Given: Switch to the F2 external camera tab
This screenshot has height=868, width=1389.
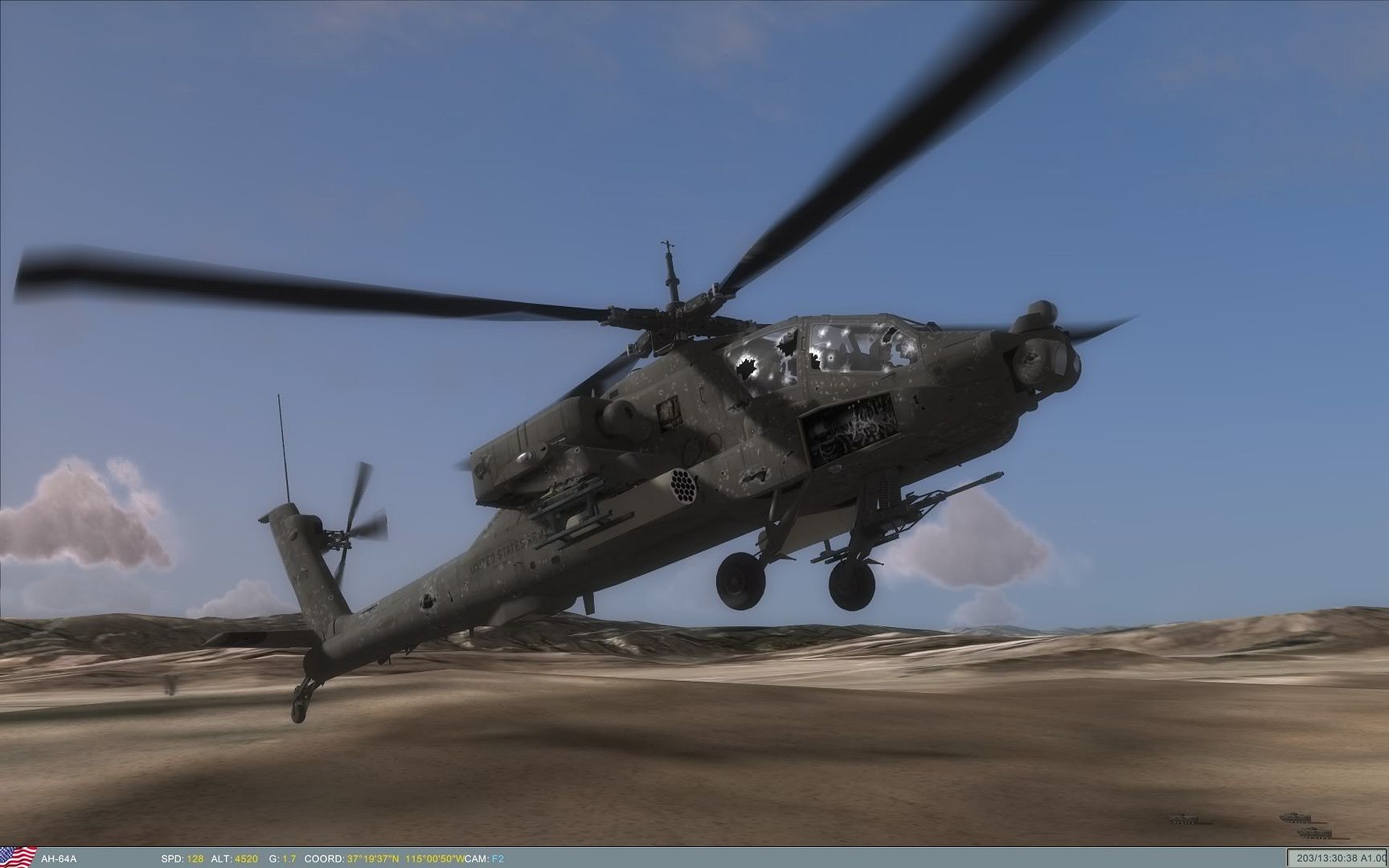Looking at the screenshot, I should 496,859.
